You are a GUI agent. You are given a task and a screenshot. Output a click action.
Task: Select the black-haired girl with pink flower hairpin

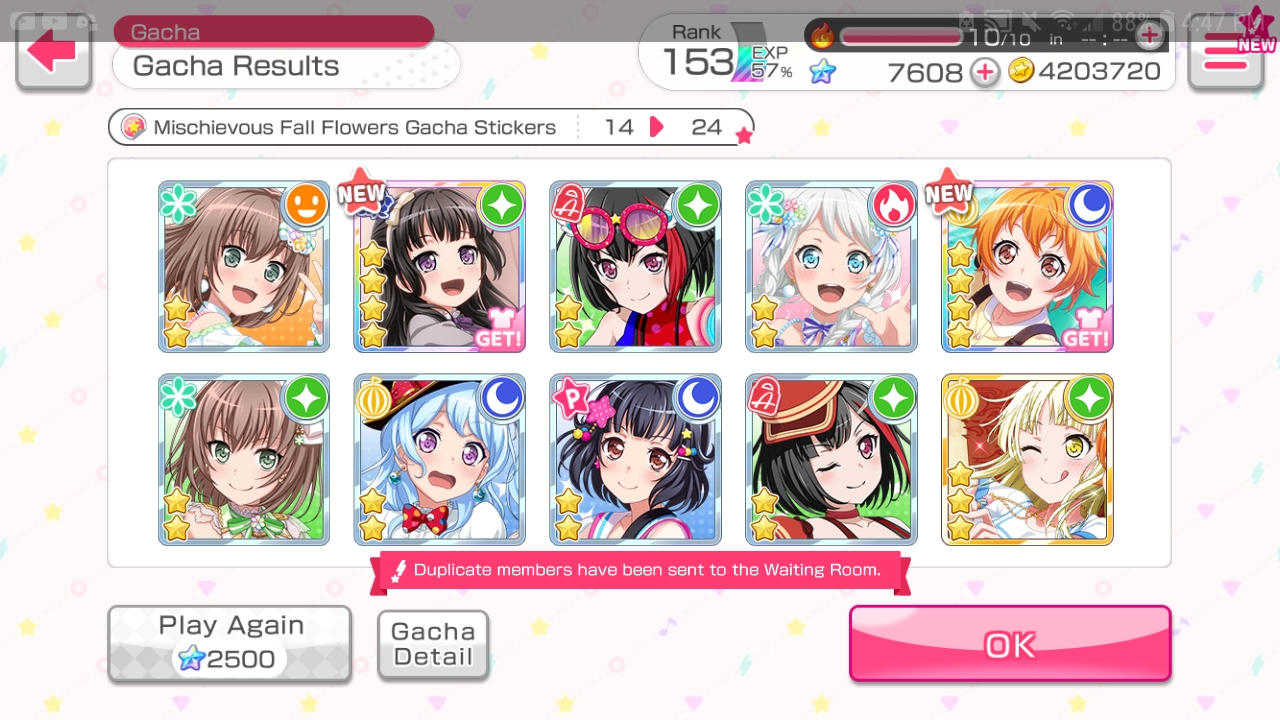[635, 460]
